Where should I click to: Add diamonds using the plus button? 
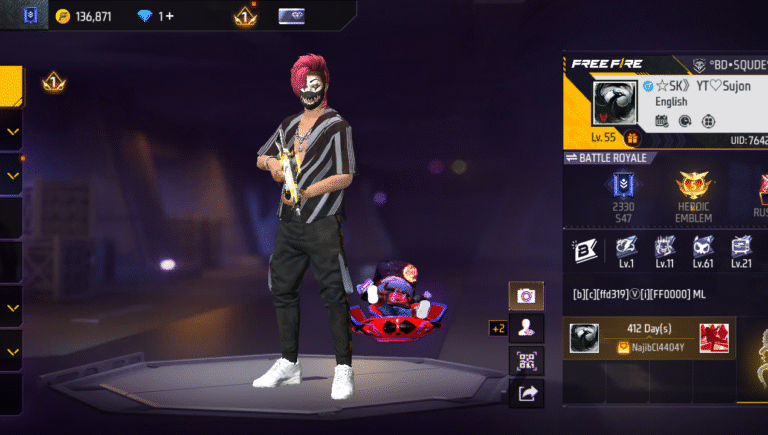pos(168,16)
